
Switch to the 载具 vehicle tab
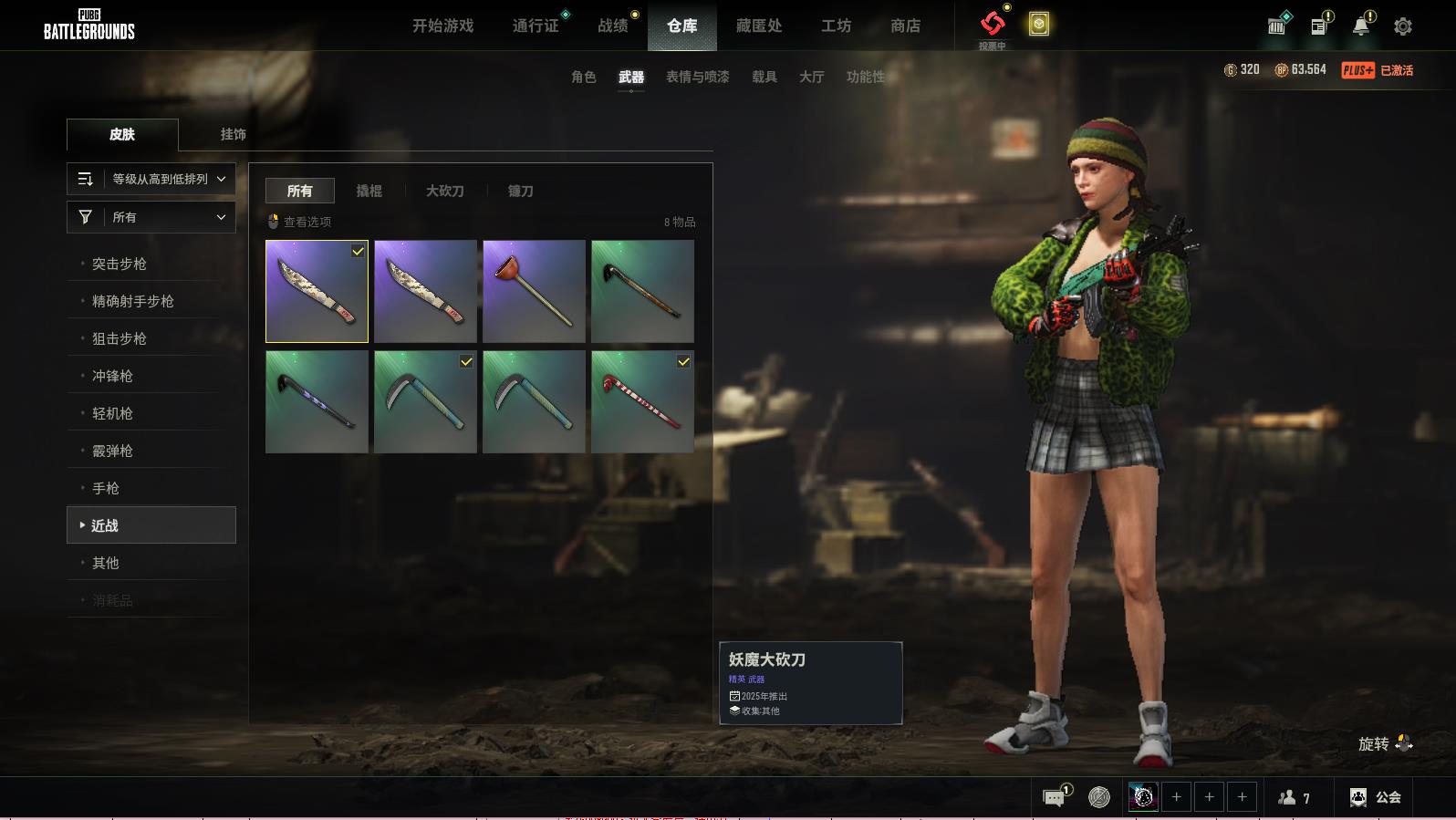point(764,77)
